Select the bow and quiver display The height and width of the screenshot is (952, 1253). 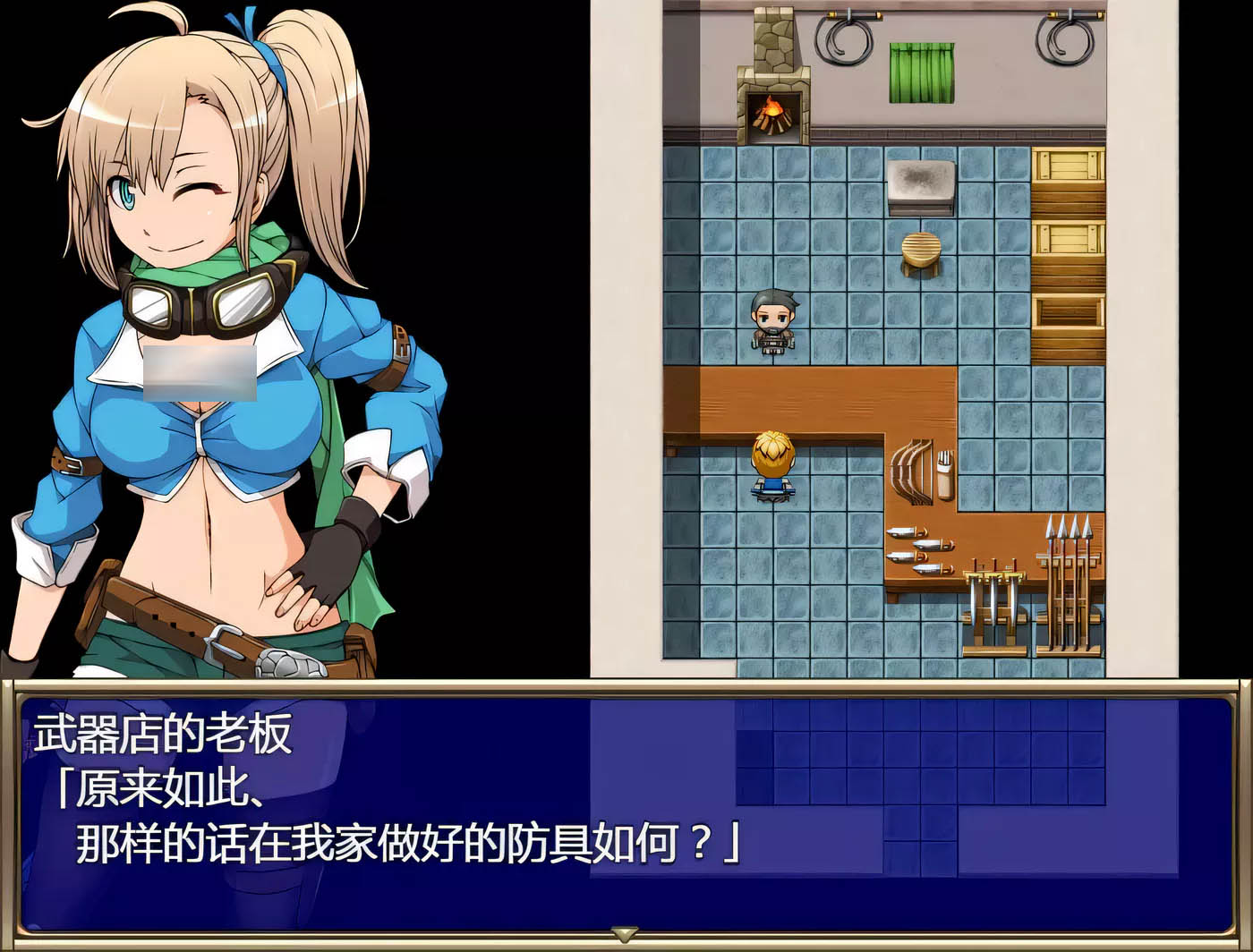[x=920, y=470]
